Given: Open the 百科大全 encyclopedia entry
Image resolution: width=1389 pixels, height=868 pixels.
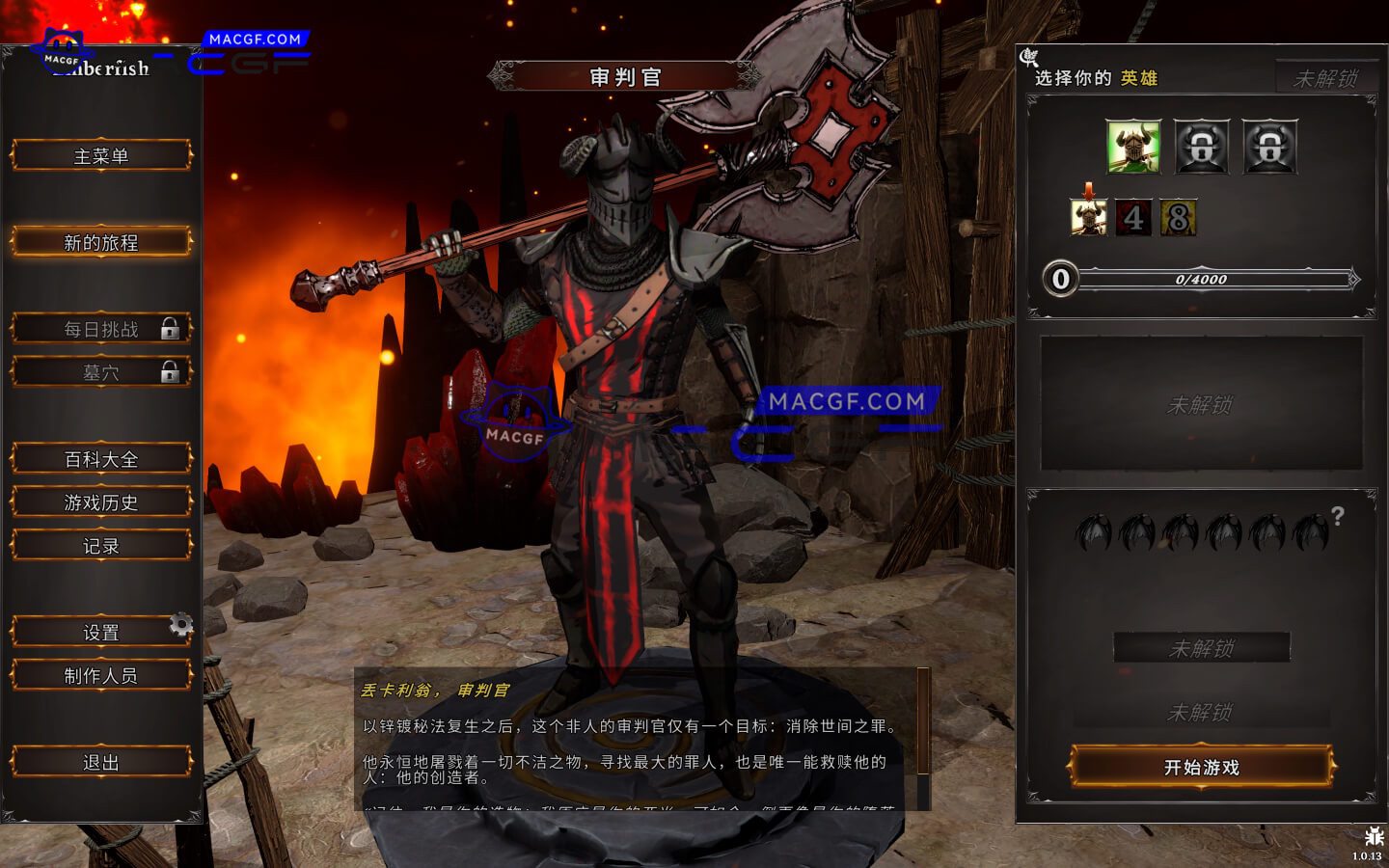Looking at the screenshot, I should 100,459.
